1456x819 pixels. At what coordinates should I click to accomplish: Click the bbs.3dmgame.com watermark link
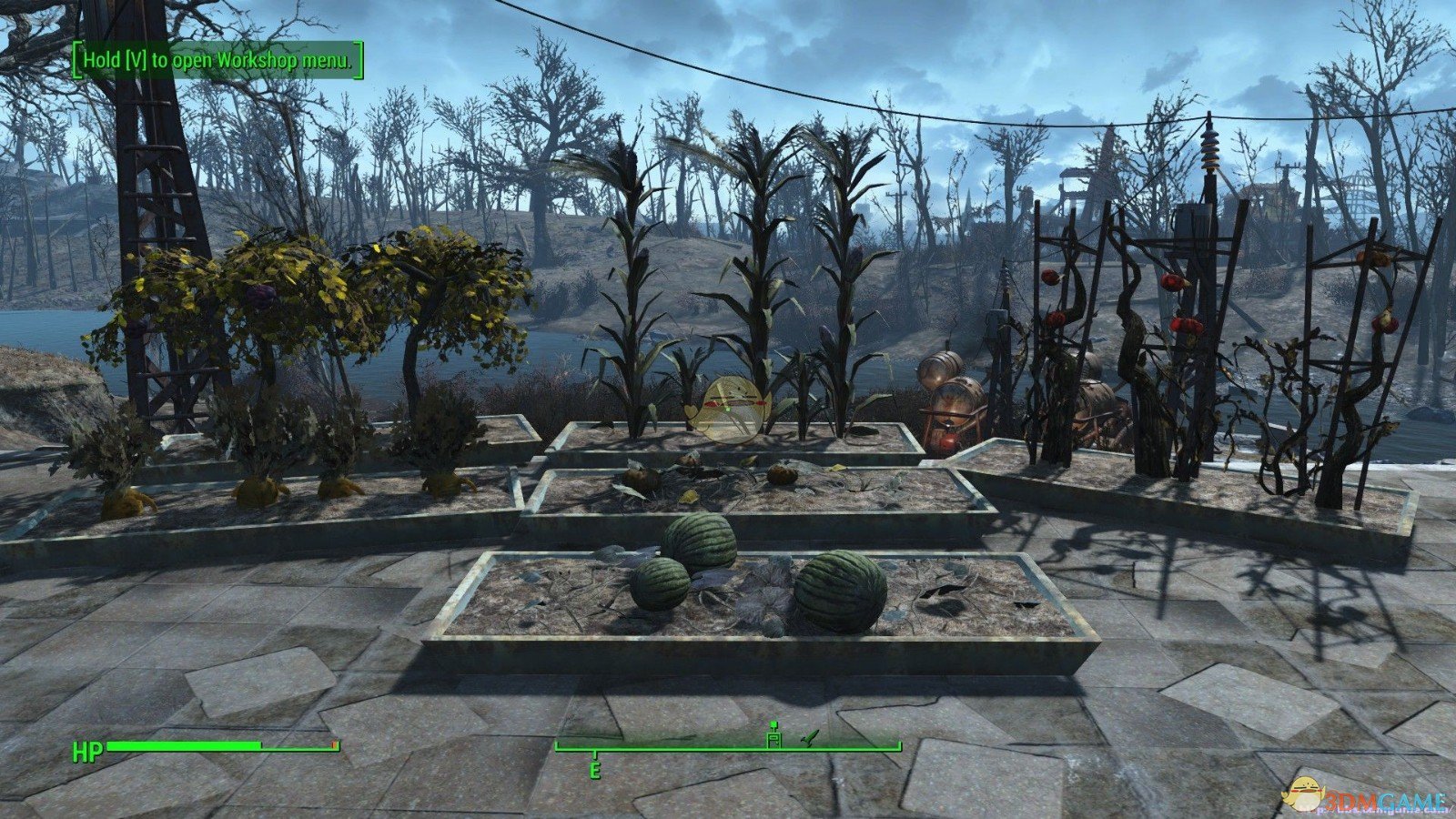(1374, 810)
